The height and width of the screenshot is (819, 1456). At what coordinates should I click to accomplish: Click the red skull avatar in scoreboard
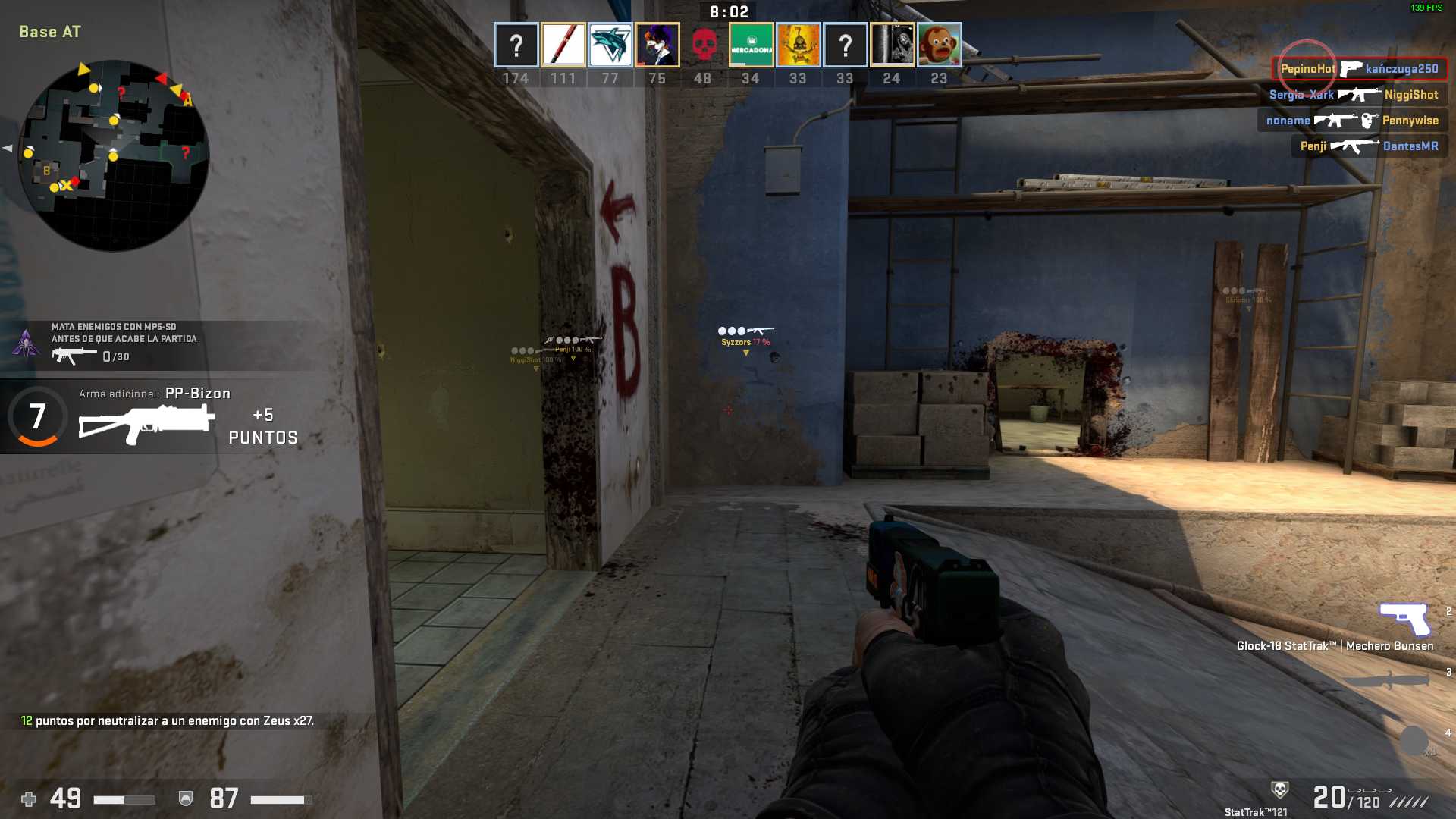[x=704, y=45]
